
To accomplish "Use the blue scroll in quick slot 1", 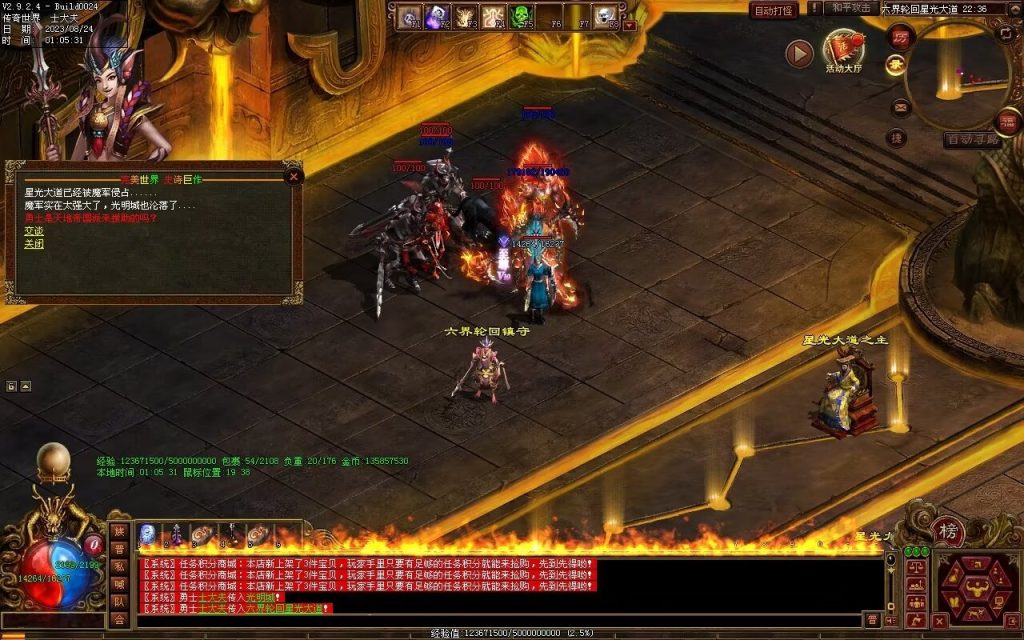I will (x=147, y=534).
